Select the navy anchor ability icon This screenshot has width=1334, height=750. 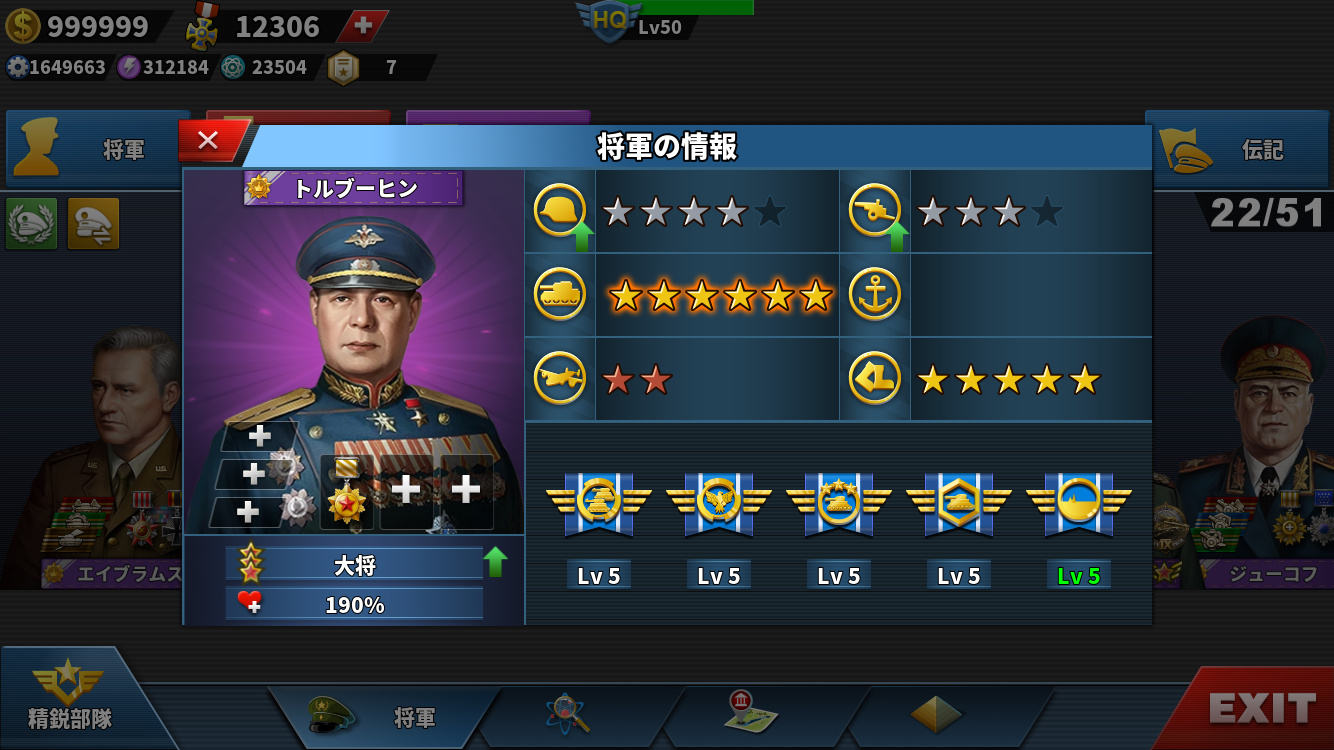click(875, 295)
